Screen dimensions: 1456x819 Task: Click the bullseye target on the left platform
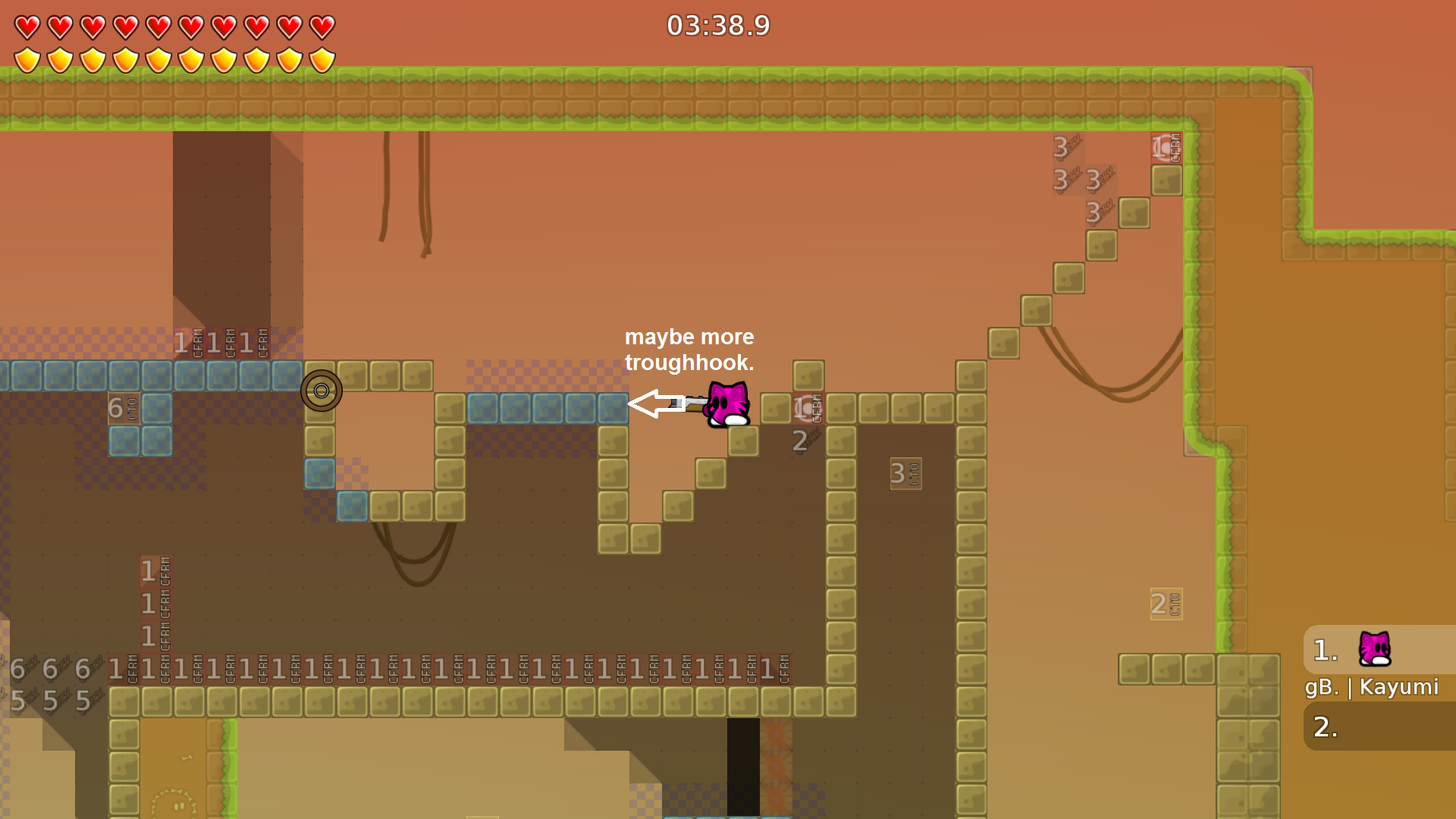322,390
